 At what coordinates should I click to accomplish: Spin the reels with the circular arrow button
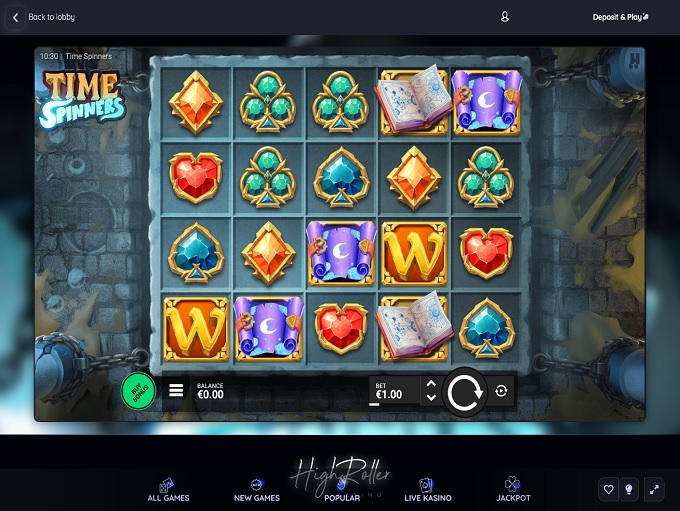point(465,392)
